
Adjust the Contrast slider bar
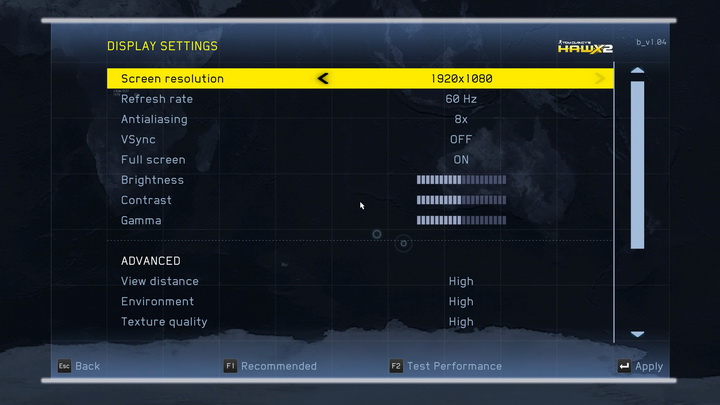click(461, 200)
